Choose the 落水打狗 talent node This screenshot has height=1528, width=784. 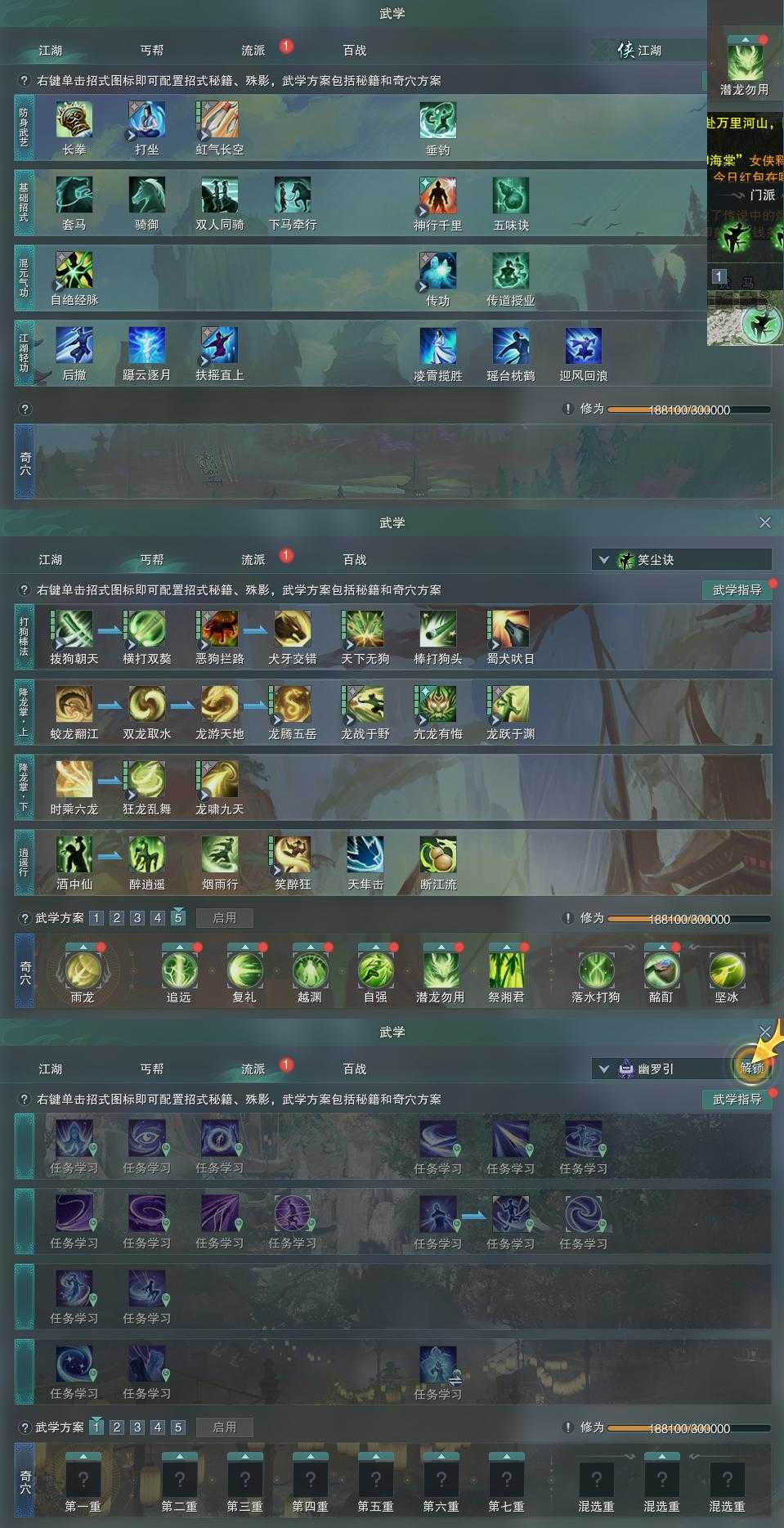click(x=596, y=970)
